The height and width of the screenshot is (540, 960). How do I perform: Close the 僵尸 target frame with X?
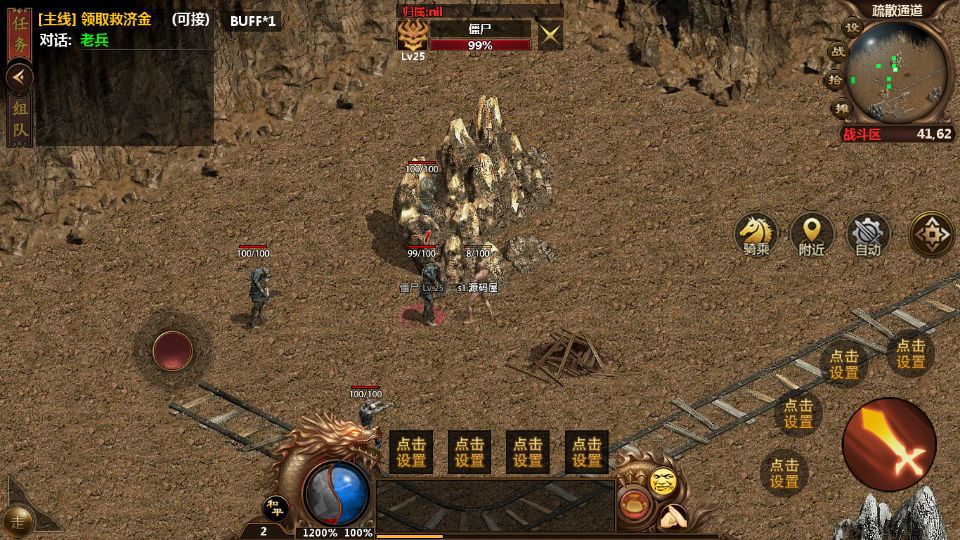coord(550,36)
